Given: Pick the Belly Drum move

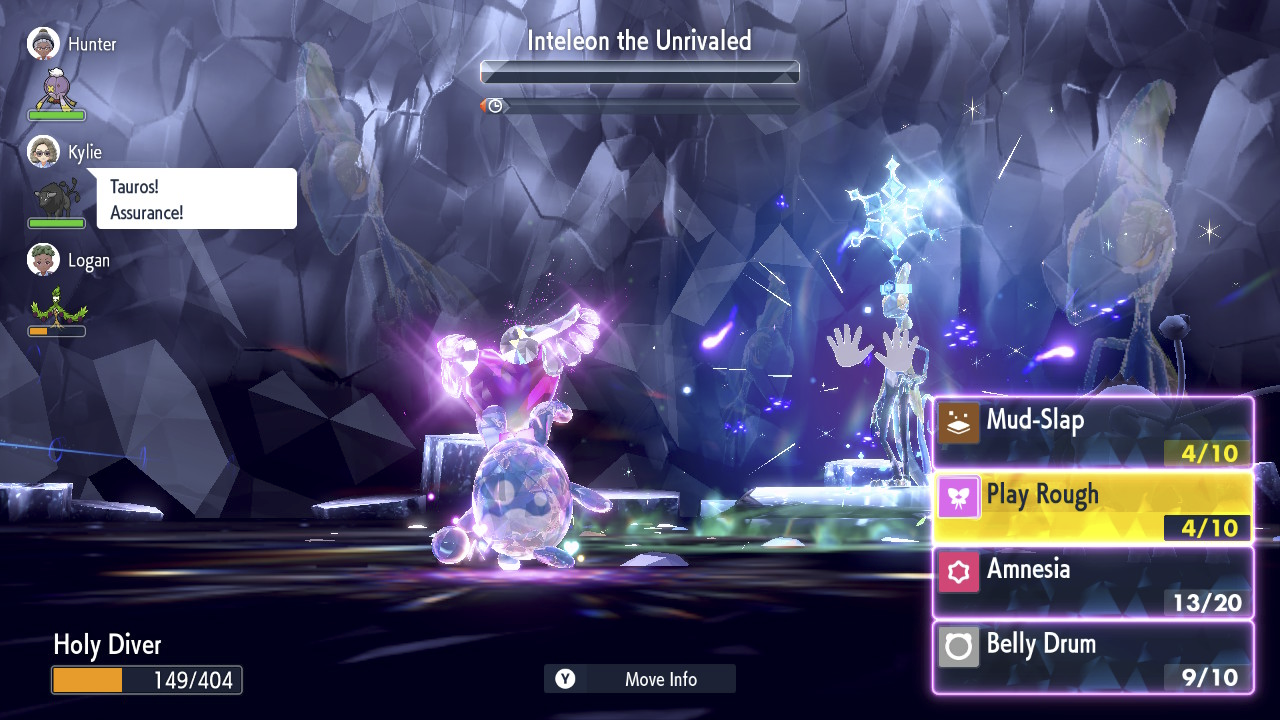Looking at the screenshot, I should [x=1092, y=656].
